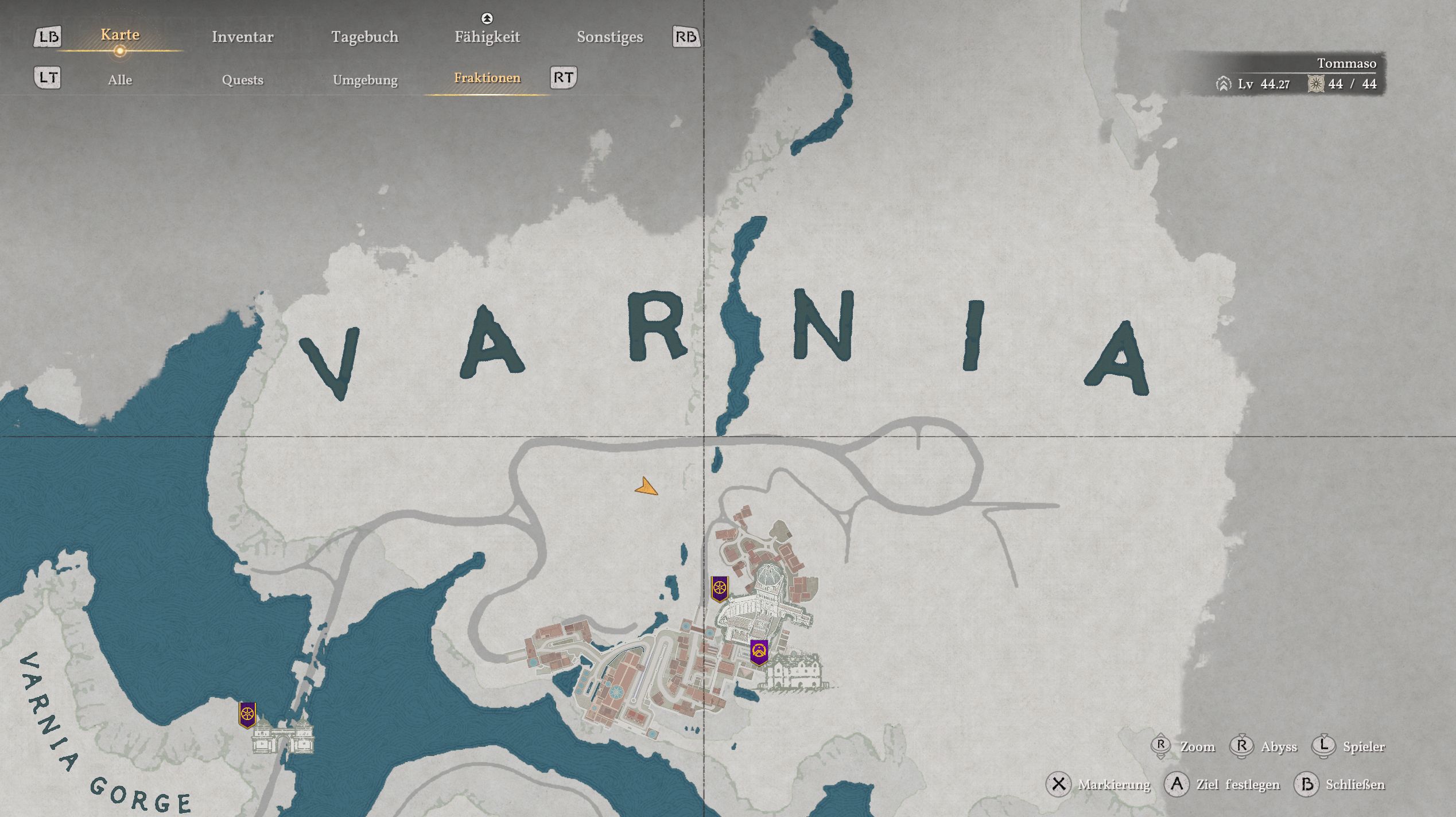Open the Tagebuch tab
Screen dimensions: 1456x817
pyautogui.click(x=364, y=37)
